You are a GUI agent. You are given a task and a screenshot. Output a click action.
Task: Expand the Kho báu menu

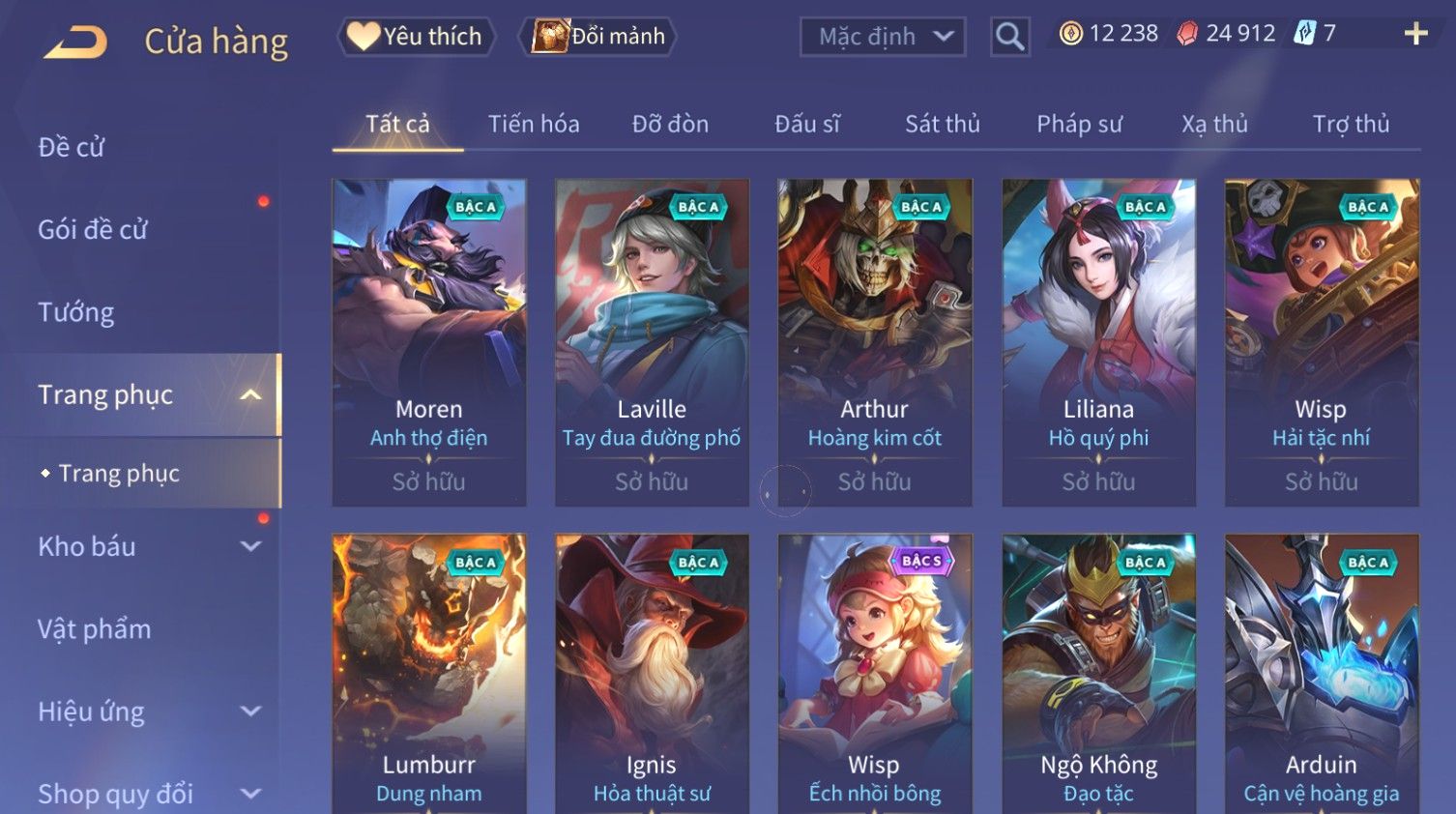(145, 546)
